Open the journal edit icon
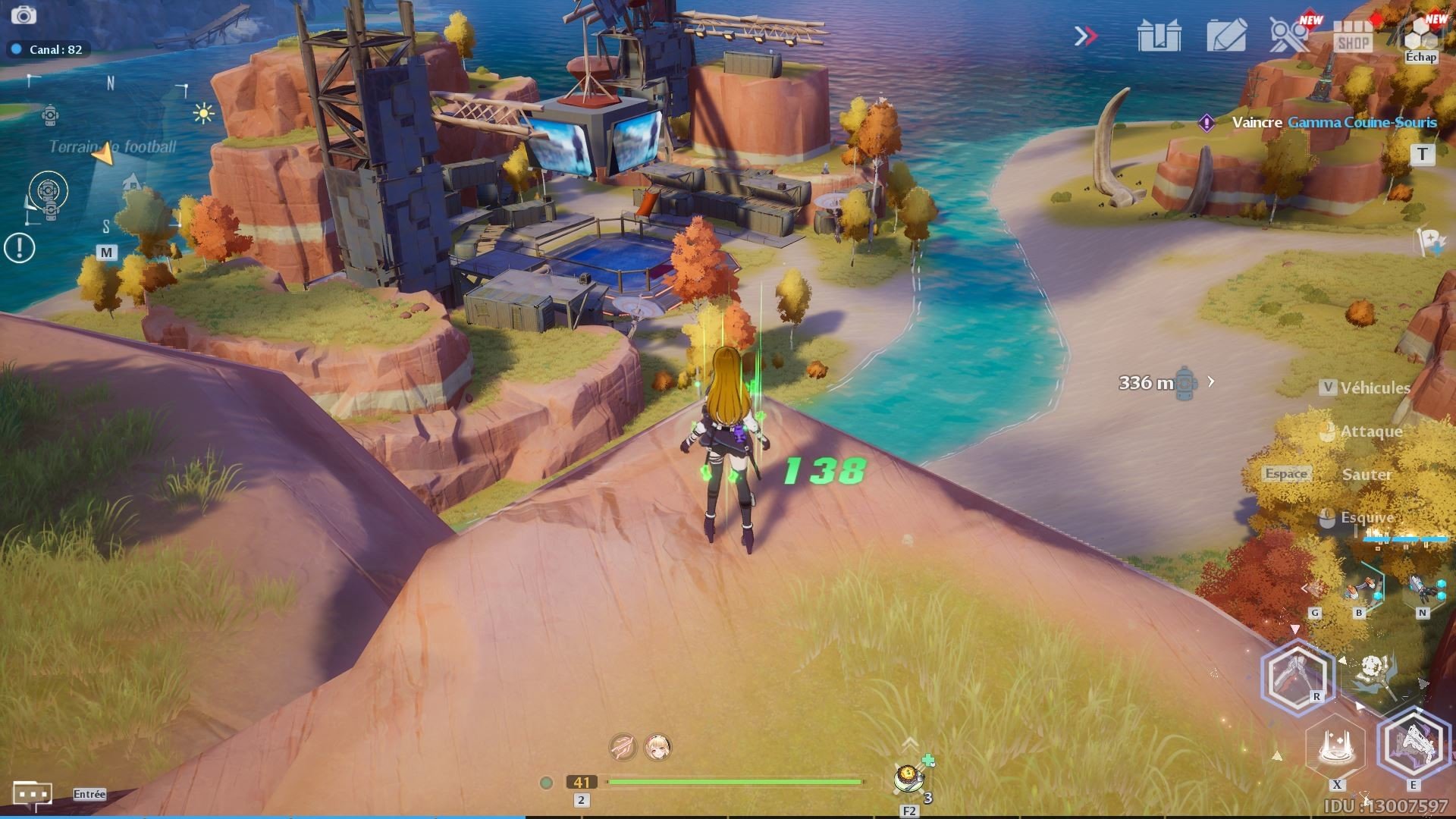Image resolution: width=1456 pixels, height=819 pixels. [x=1226, y=34]
